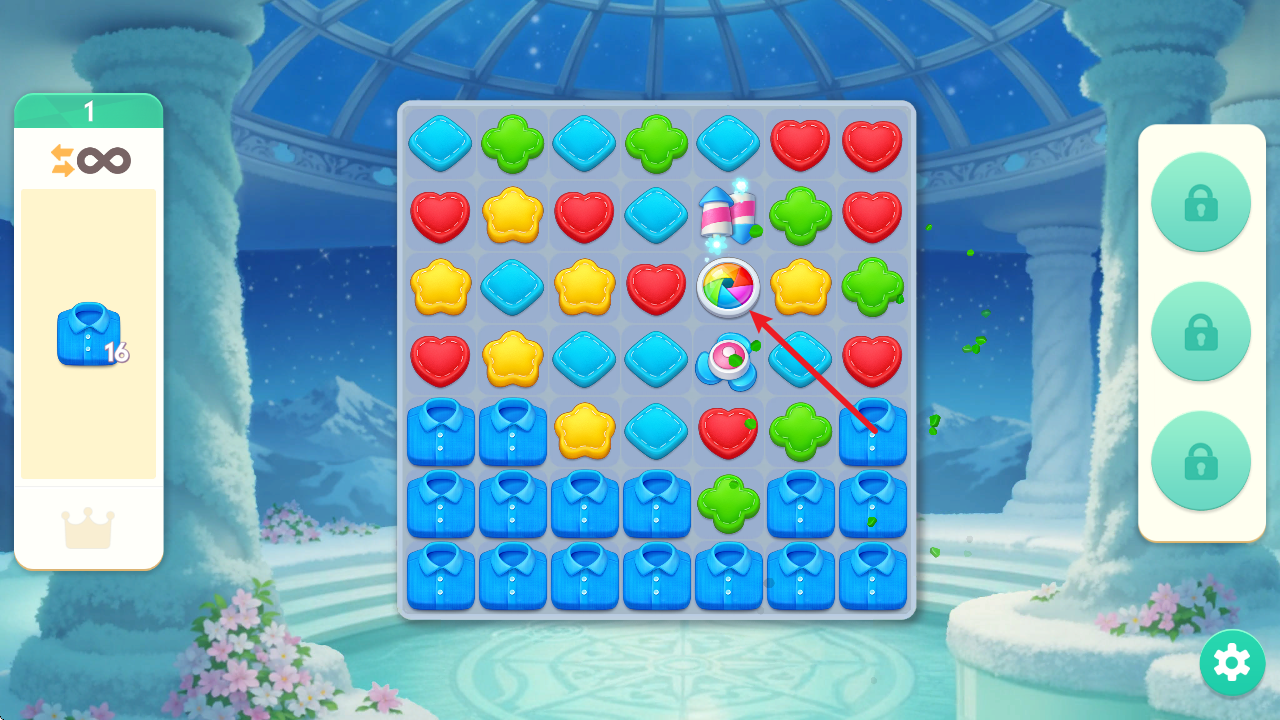Tap the rainbow color wheel booster tile
Screen dimensions: 1280x720
click(728, 287)
